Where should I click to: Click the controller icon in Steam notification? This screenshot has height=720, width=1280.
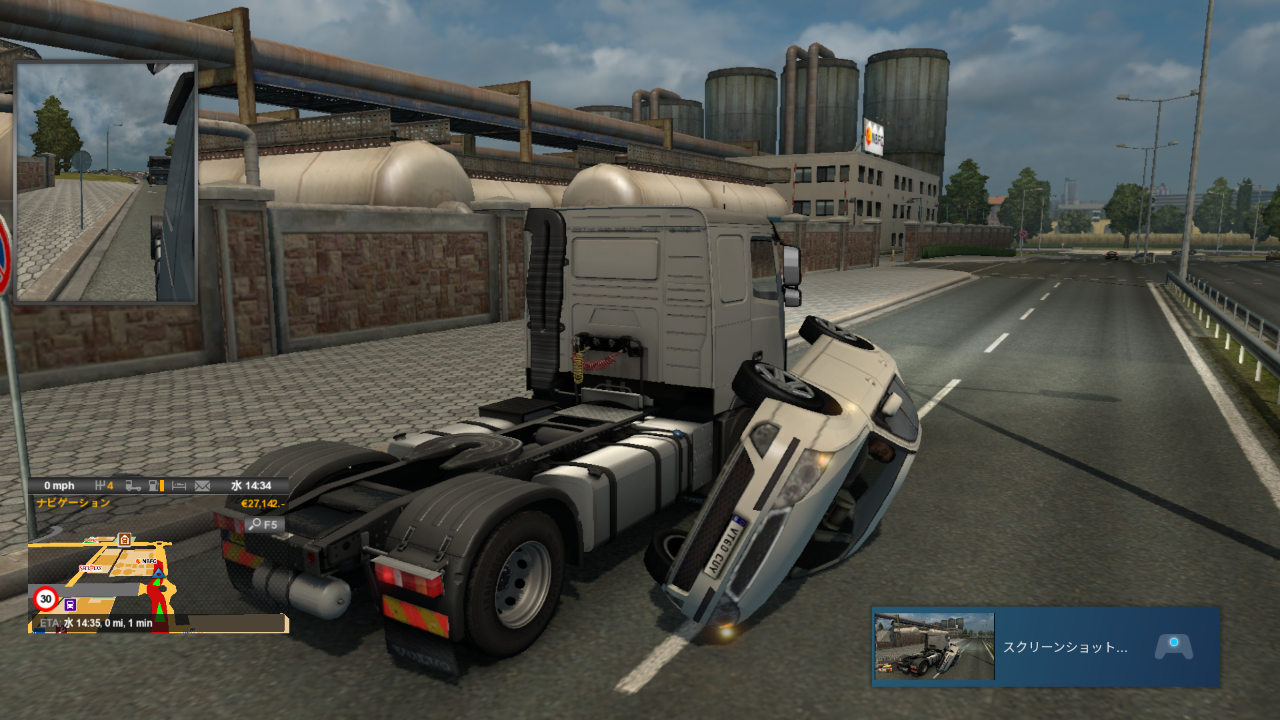click(x=1173, y=646)
